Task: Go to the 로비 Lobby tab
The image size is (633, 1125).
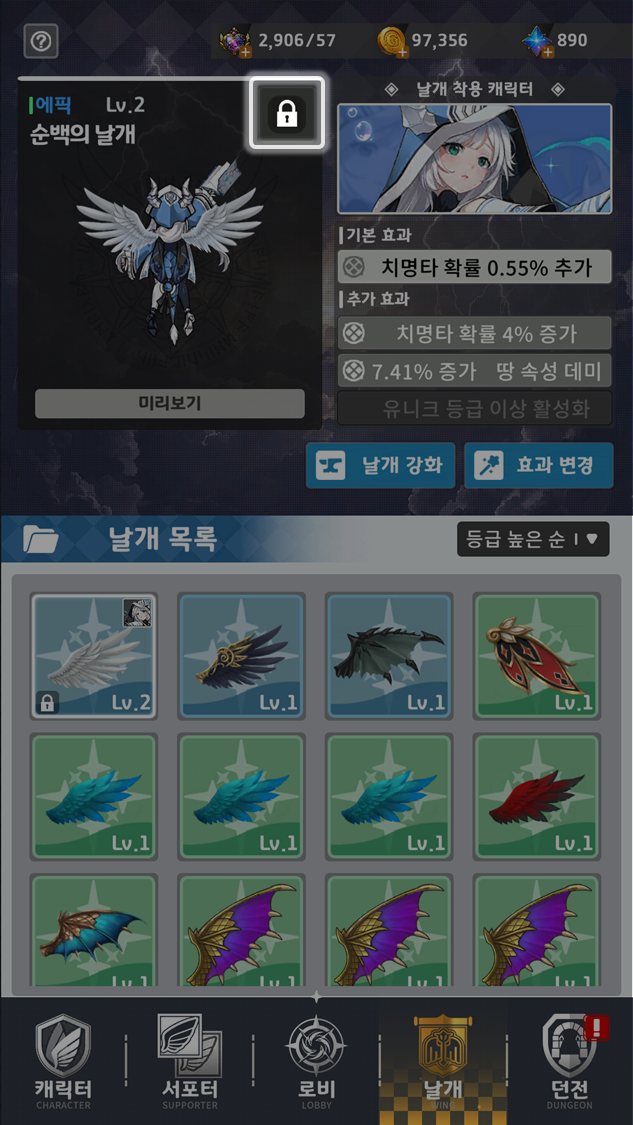Action: point(316,1062)
